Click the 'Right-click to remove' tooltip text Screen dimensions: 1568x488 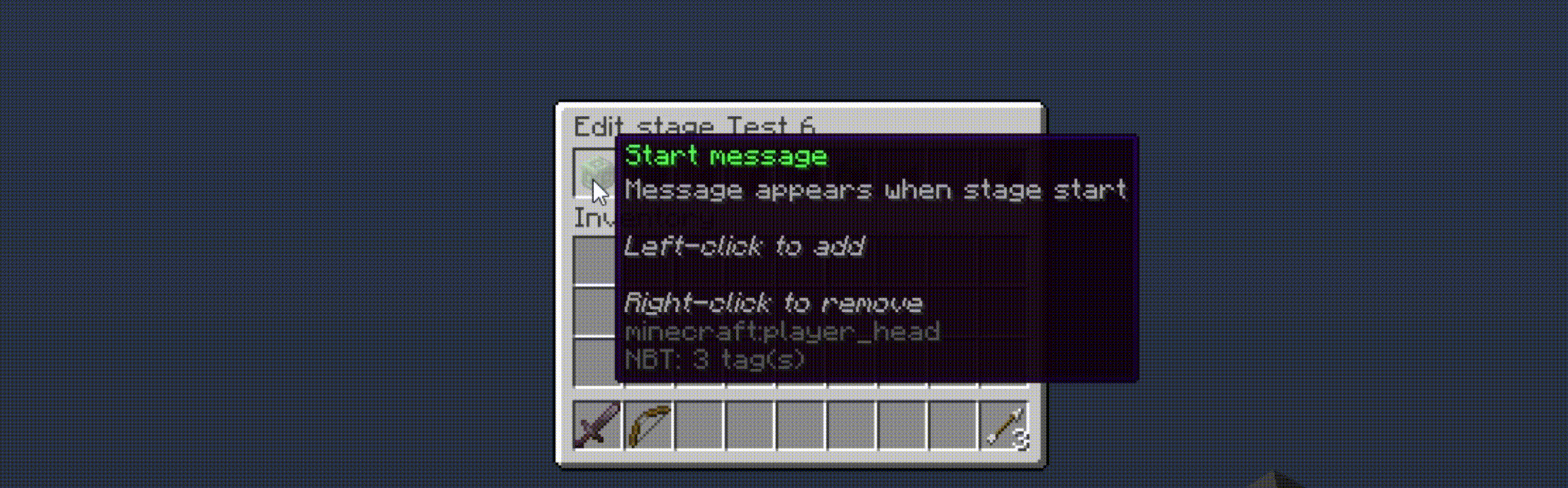[x=773, y=302]
